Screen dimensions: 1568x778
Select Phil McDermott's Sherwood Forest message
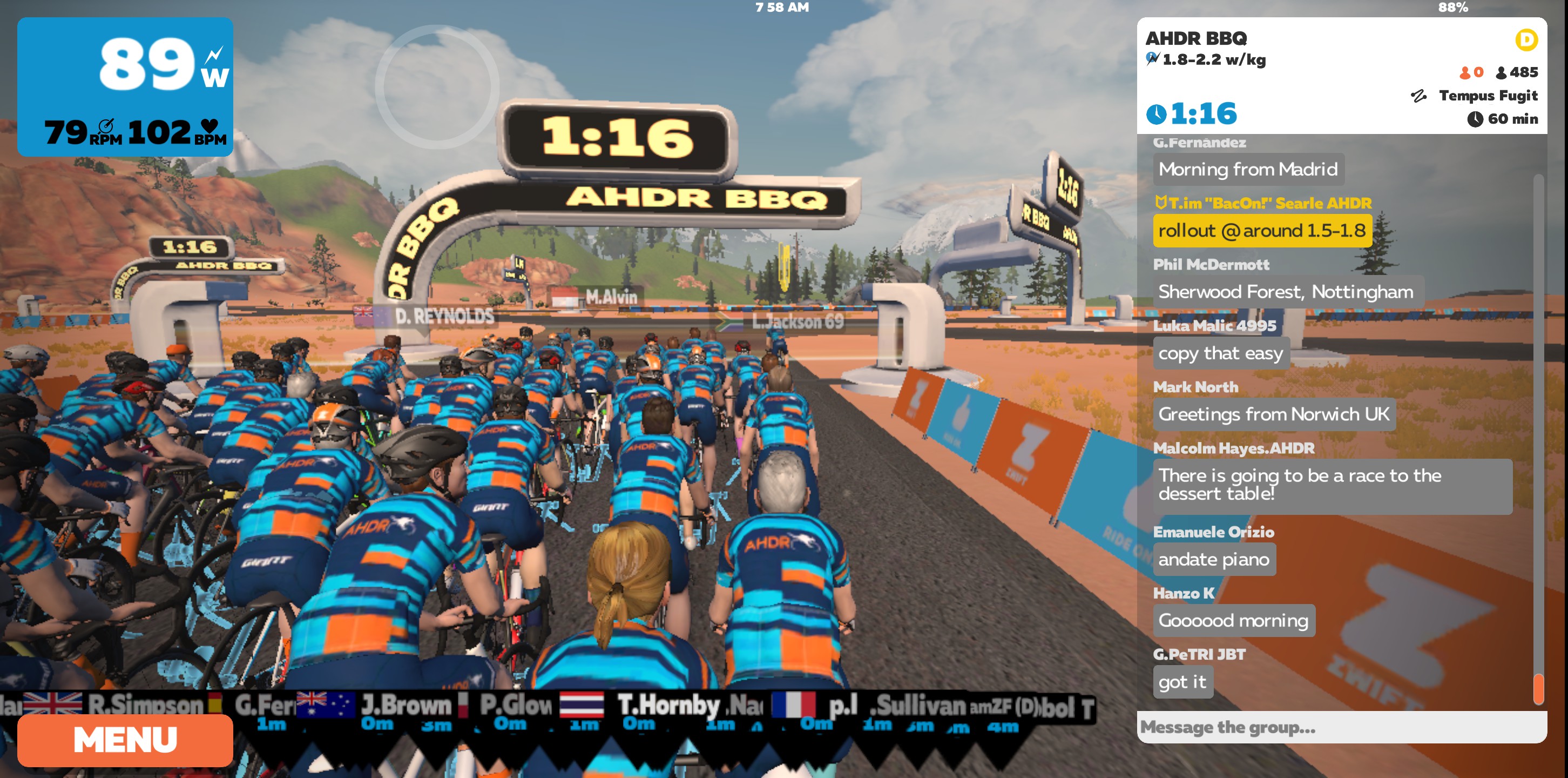1286,292
